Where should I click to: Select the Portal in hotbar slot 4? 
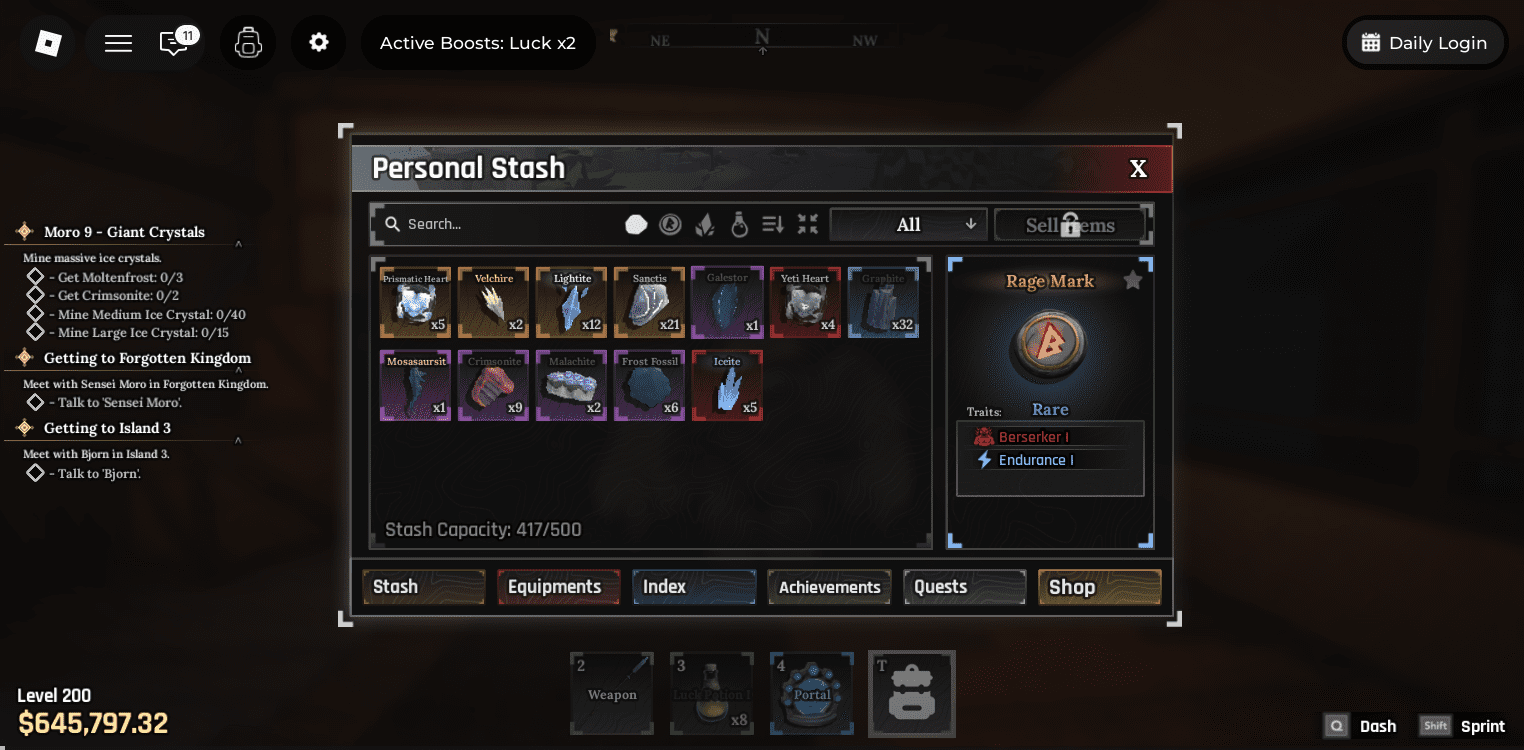tap(811, 693)
